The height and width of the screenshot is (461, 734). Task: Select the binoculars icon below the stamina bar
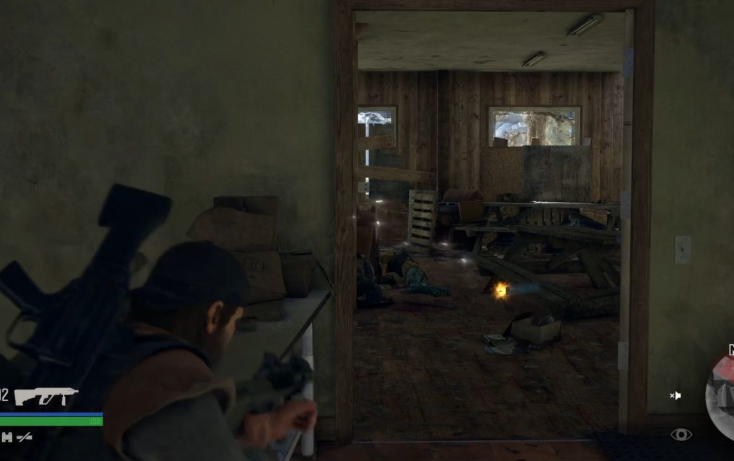coord(6,437)
